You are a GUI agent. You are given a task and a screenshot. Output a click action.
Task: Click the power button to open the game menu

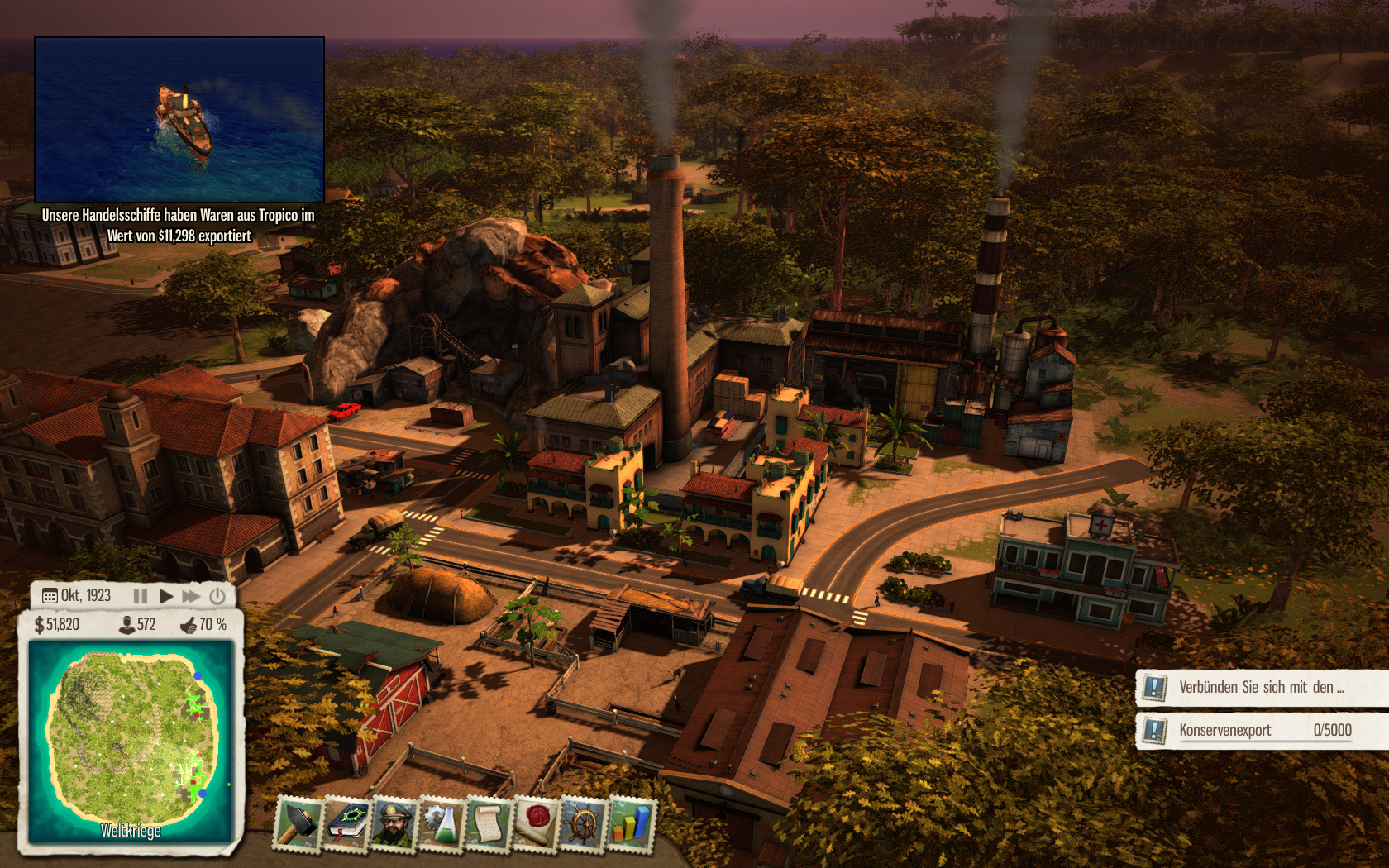(217, 596)
